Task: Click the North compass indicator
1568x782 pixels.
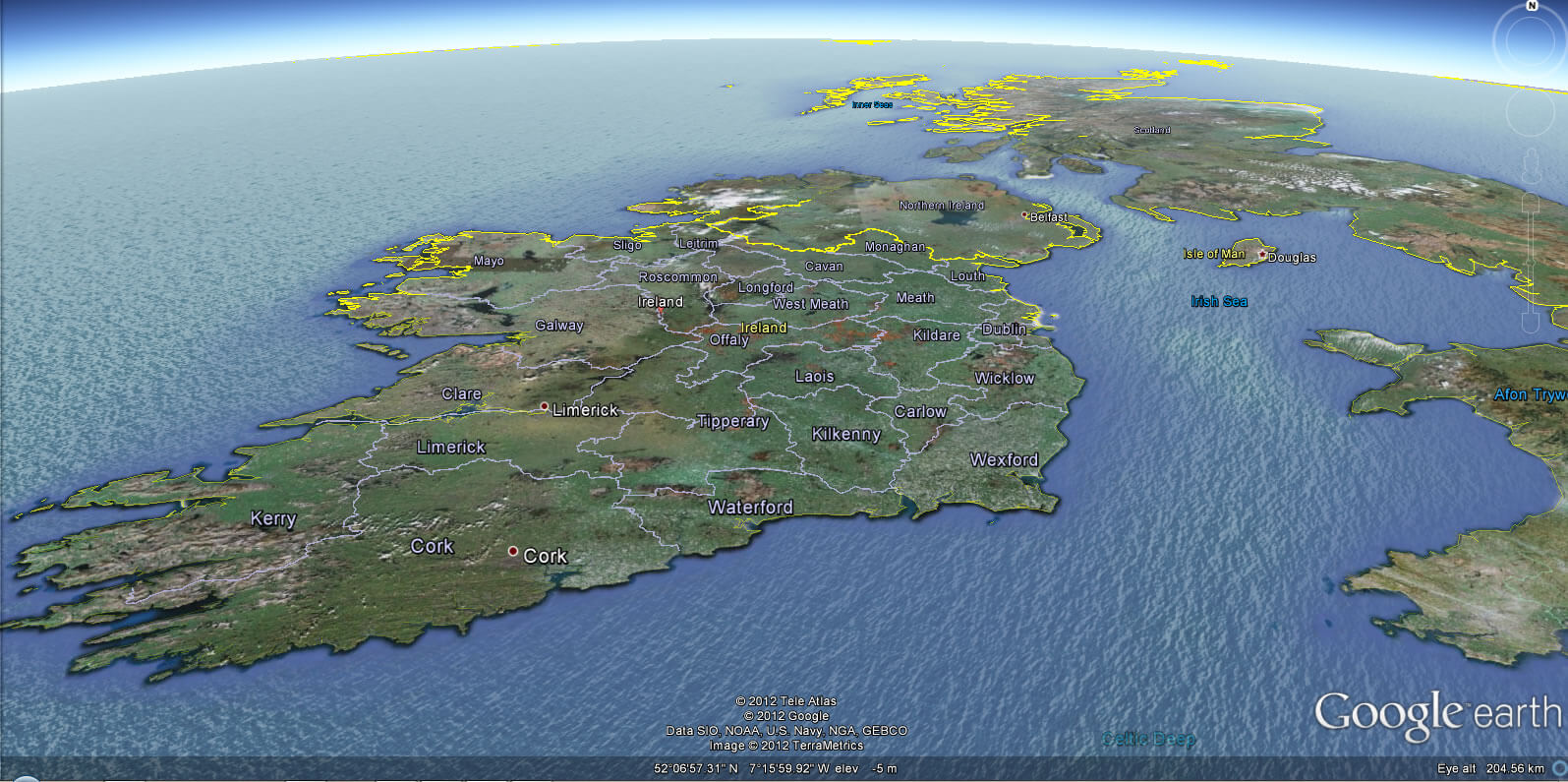Action: [x=1531, y=7]
